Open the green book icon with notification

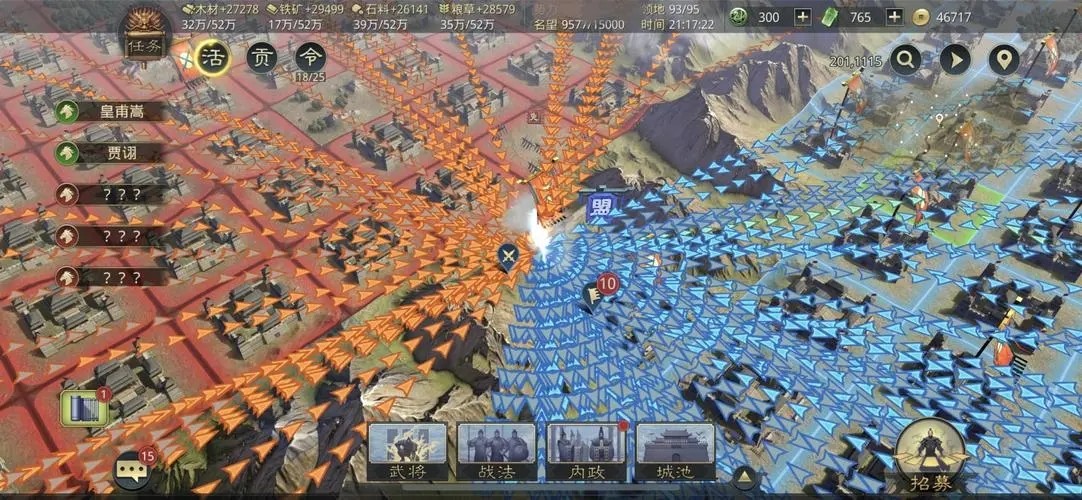[83, 408]
